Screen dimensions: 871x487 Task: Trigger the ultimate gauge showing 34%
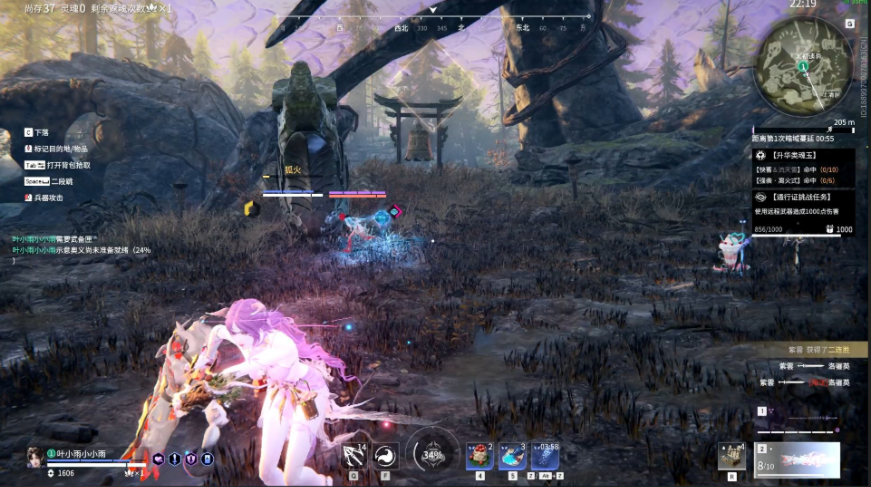pos(432,454)
